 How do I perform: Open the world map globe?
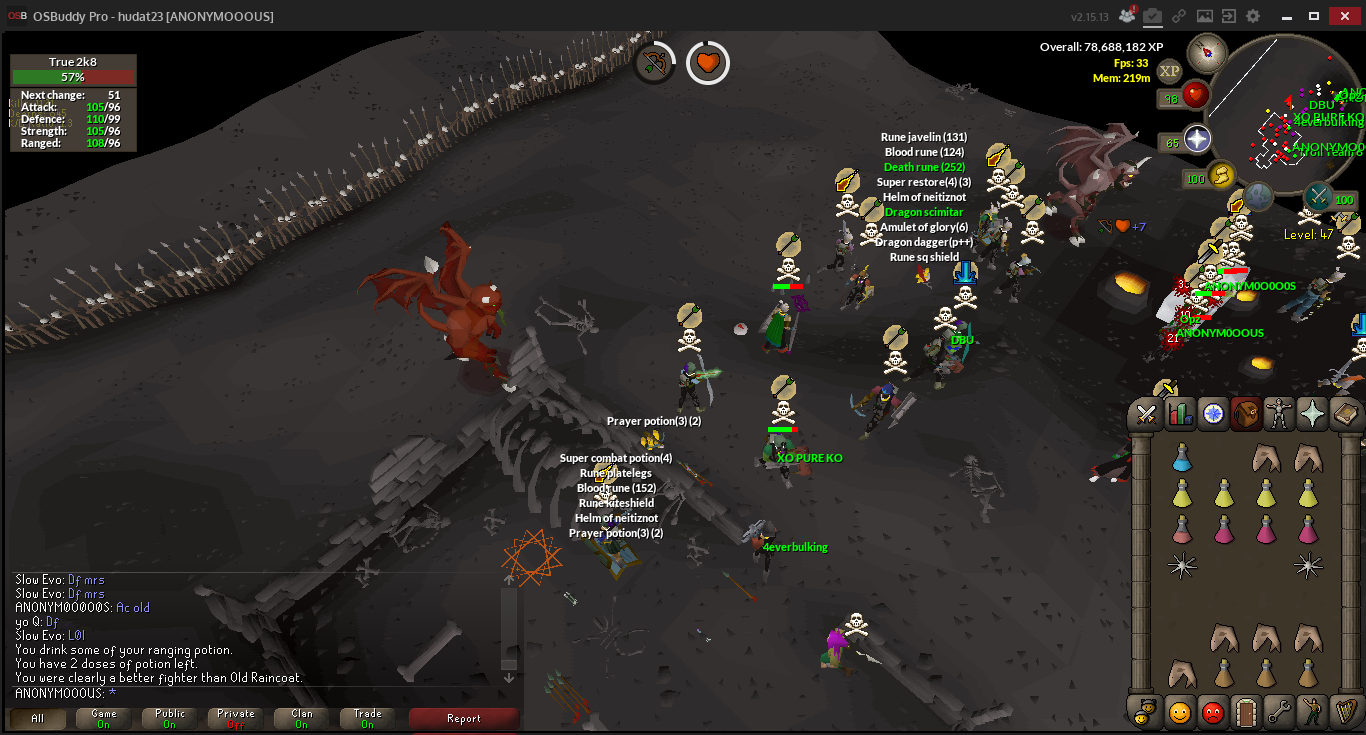(x=1258, y=197)
